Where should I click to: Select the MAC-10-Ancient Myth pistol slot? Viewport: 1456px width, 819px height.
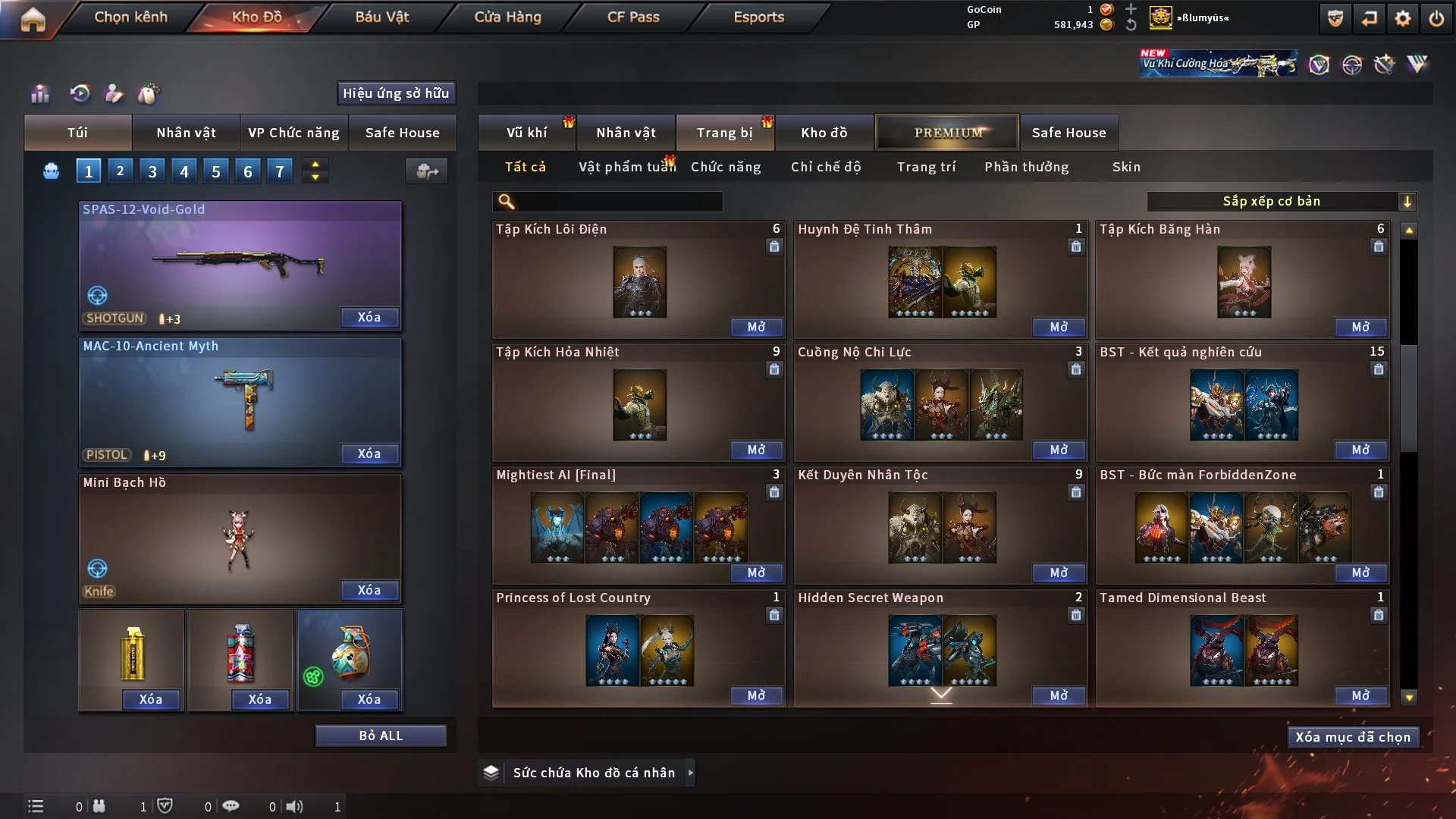[240, 402]
